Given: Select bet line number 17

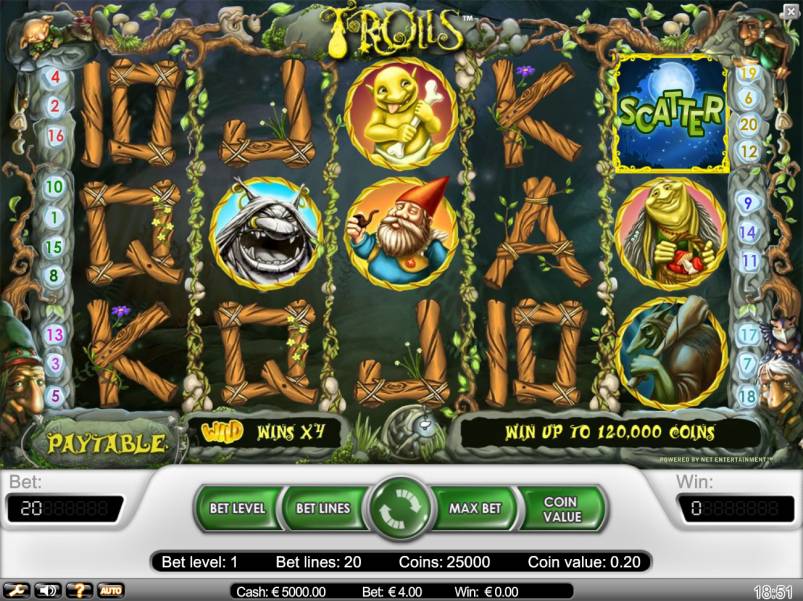Looking at the screenshot, I should click(x=747, y=336).
